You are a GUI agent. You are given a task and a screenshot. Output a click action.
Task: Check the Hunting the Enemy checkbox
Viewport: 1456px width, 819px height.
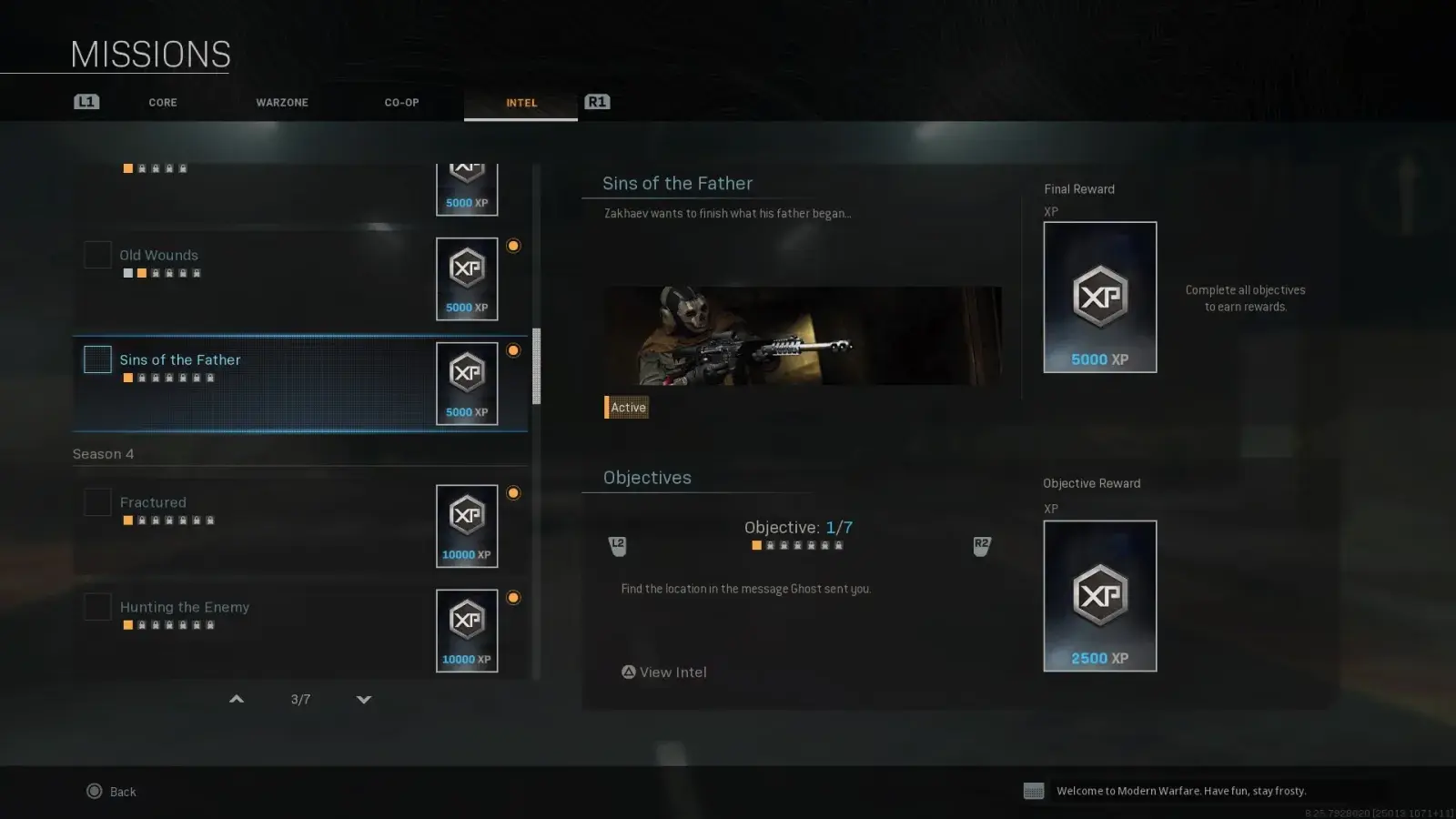click(97, 607)
